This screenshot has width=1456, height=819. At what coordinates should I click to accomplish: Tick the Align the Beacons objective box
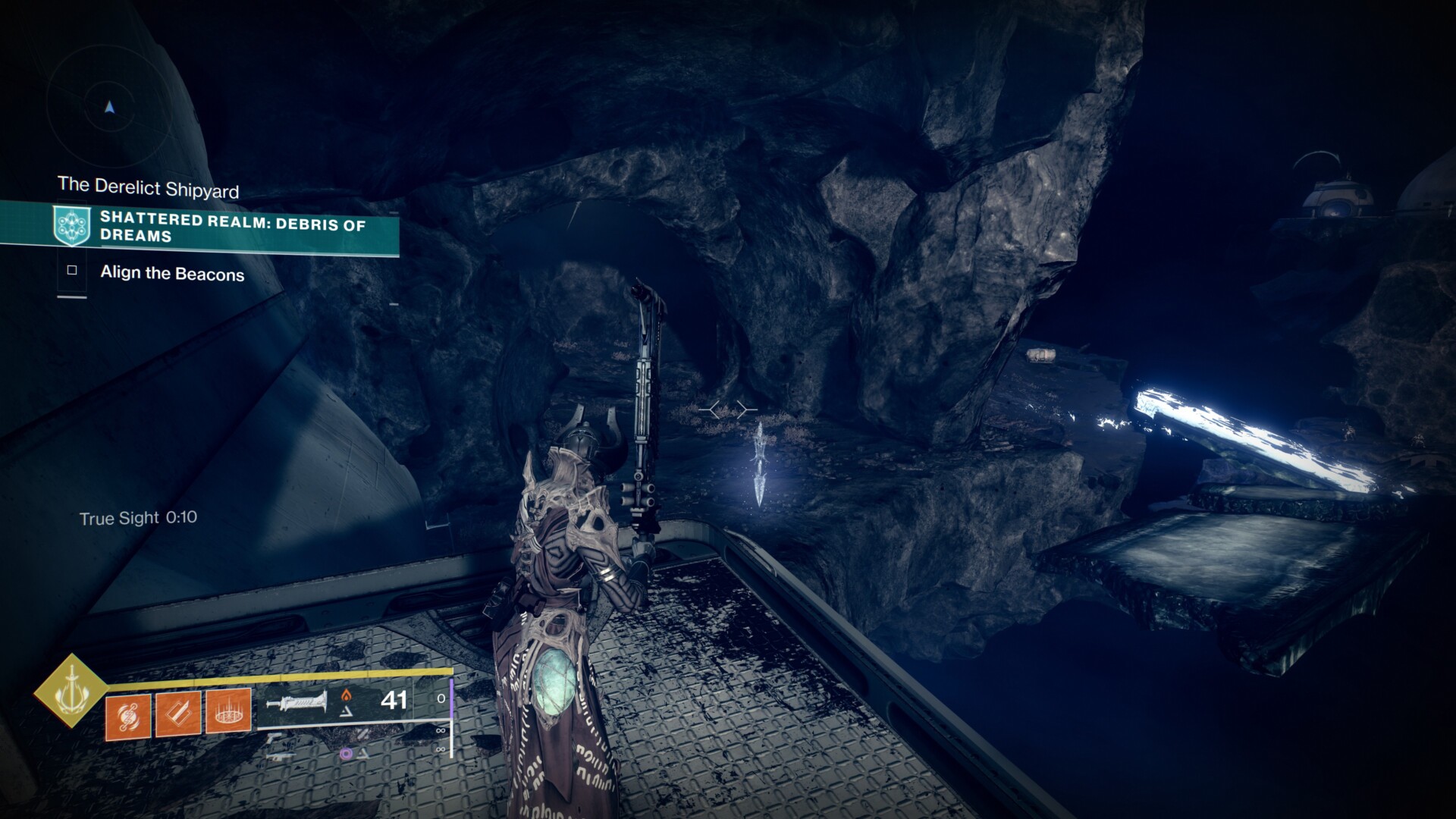(x=72, y=270)
